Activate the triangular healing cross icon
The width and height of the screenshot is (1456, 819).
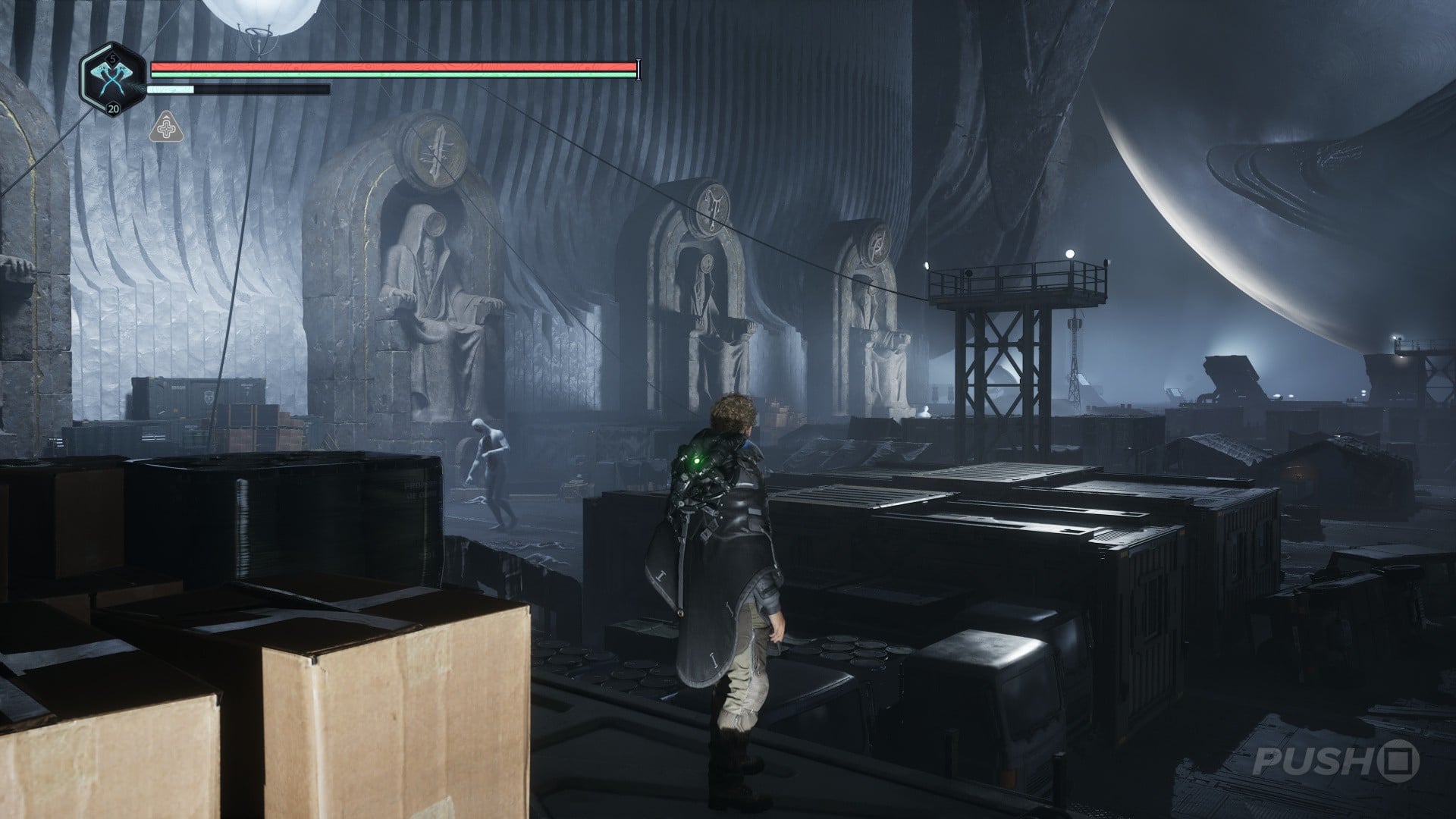(x=164, y=127)
